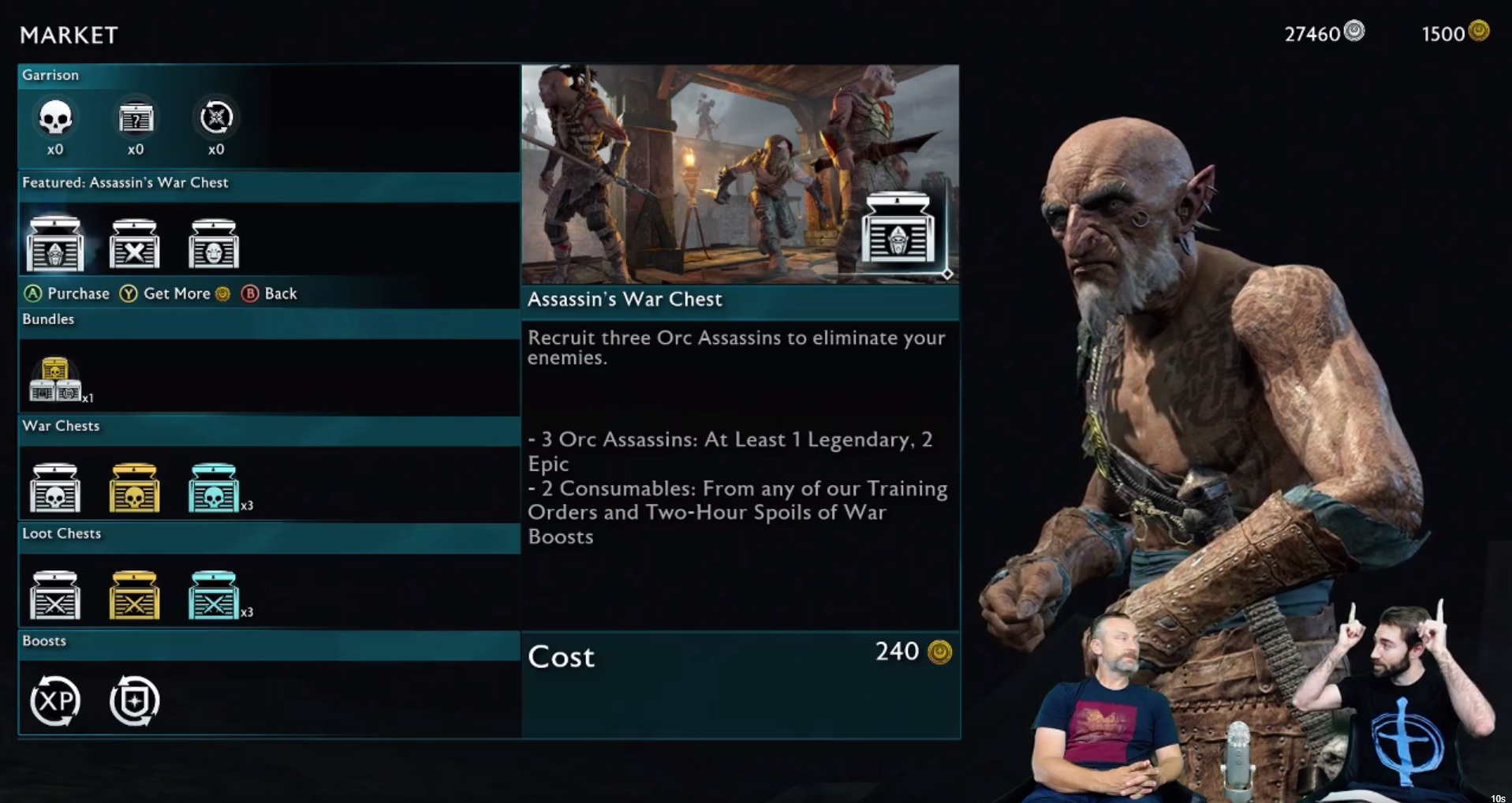Select the featured Assassin's War Chest

point(54,243)
